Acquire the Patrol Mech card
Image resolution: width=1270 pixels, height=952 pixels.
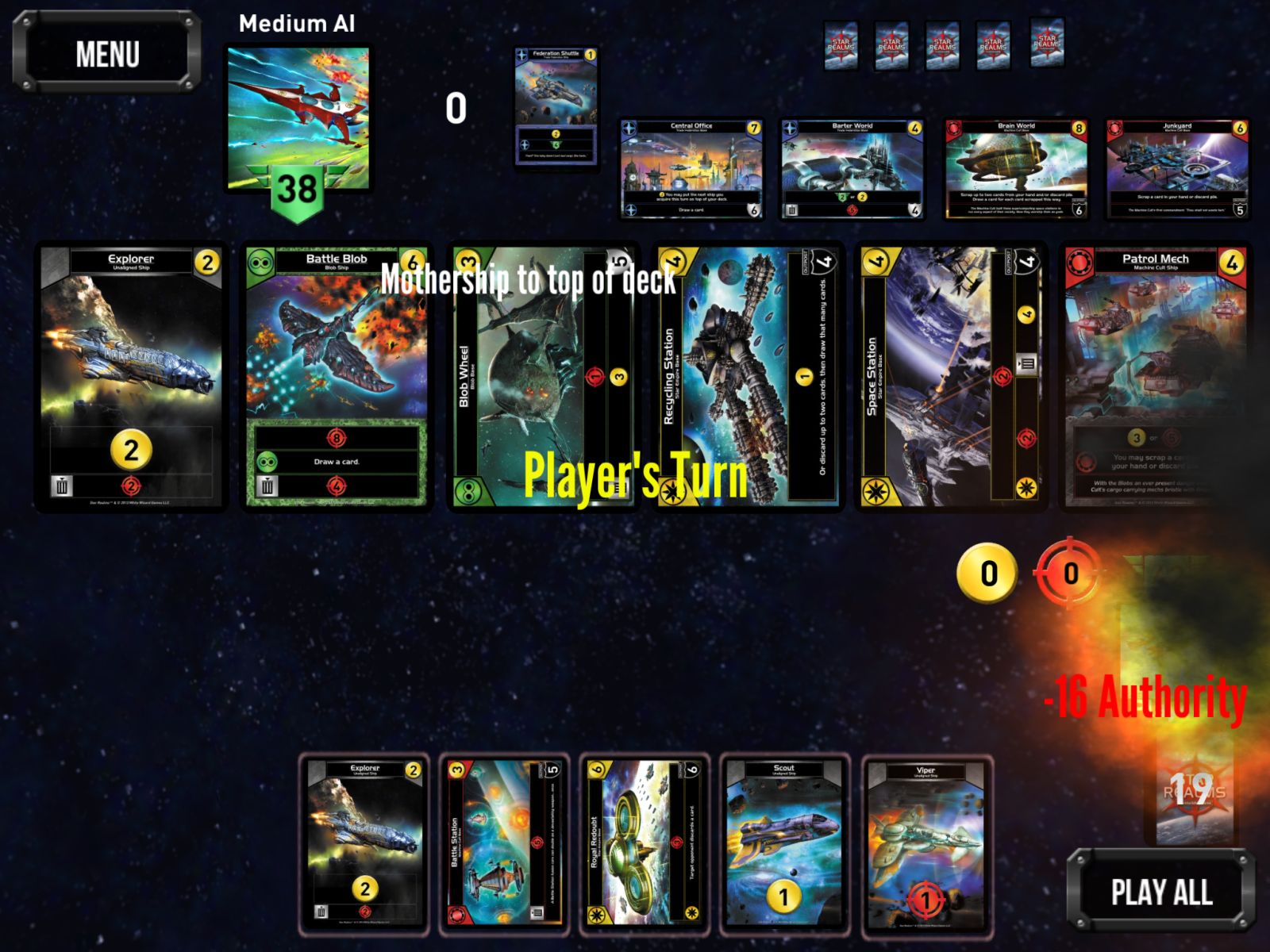1156,377
